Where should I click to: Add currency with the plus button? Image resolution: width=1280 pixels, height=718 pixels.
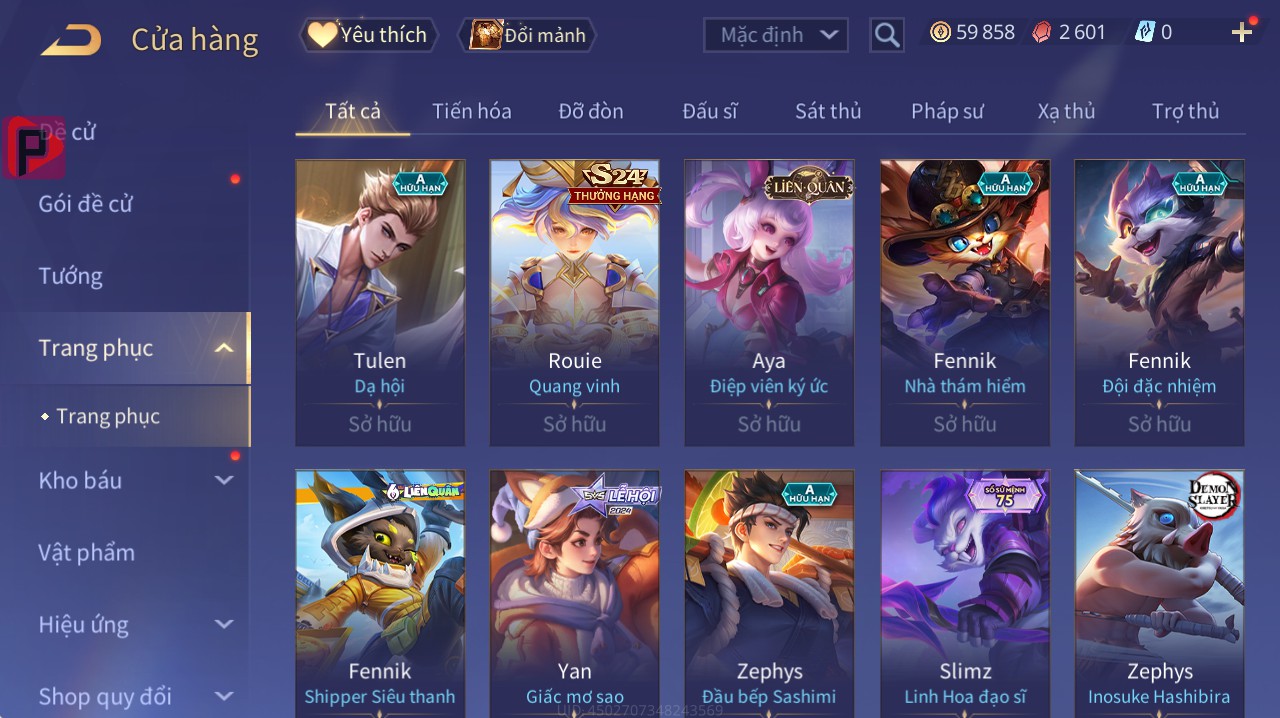[1242, 33]
